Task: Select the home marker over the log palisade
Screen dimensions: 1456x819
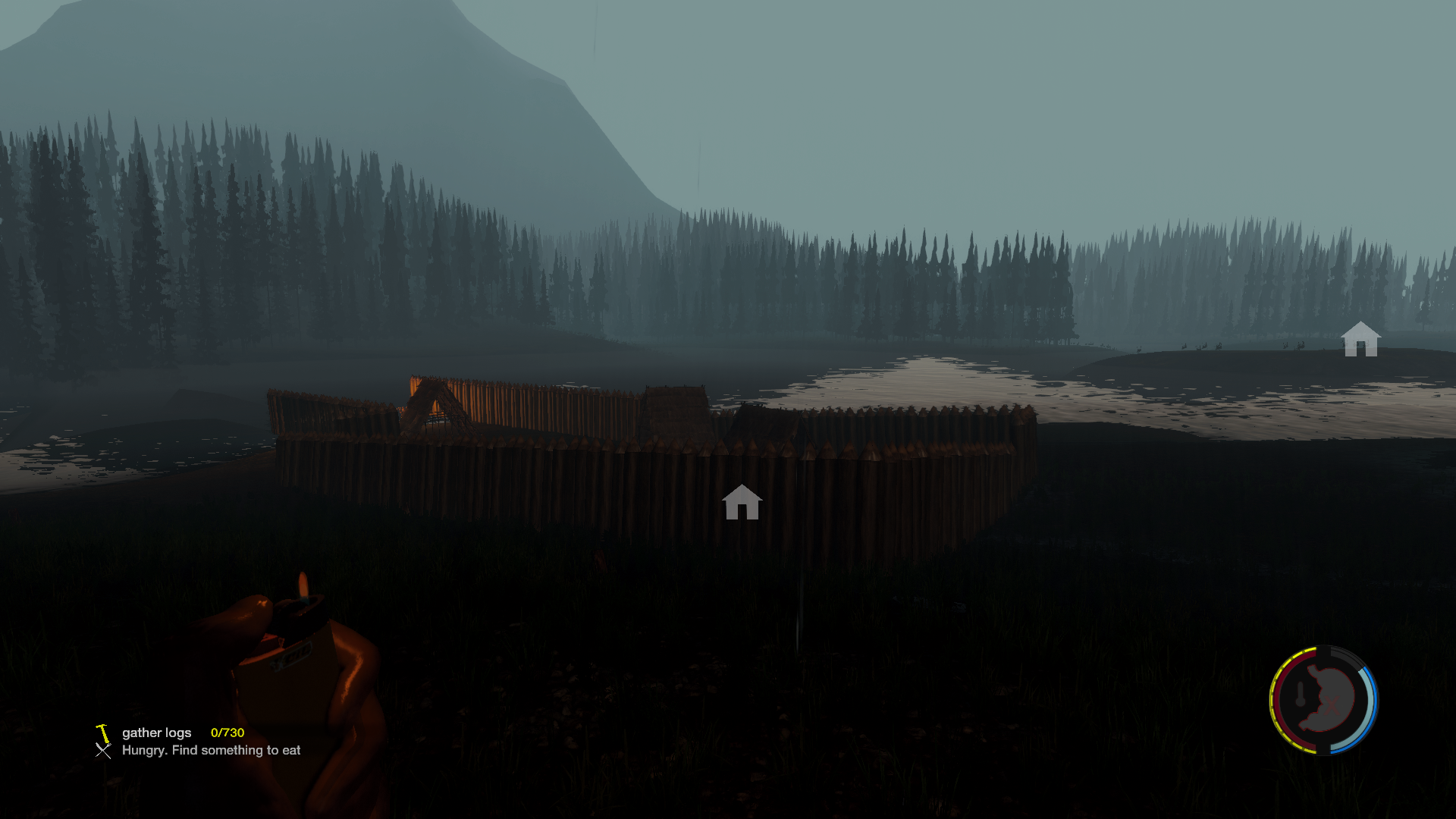Action: point(742,503)
